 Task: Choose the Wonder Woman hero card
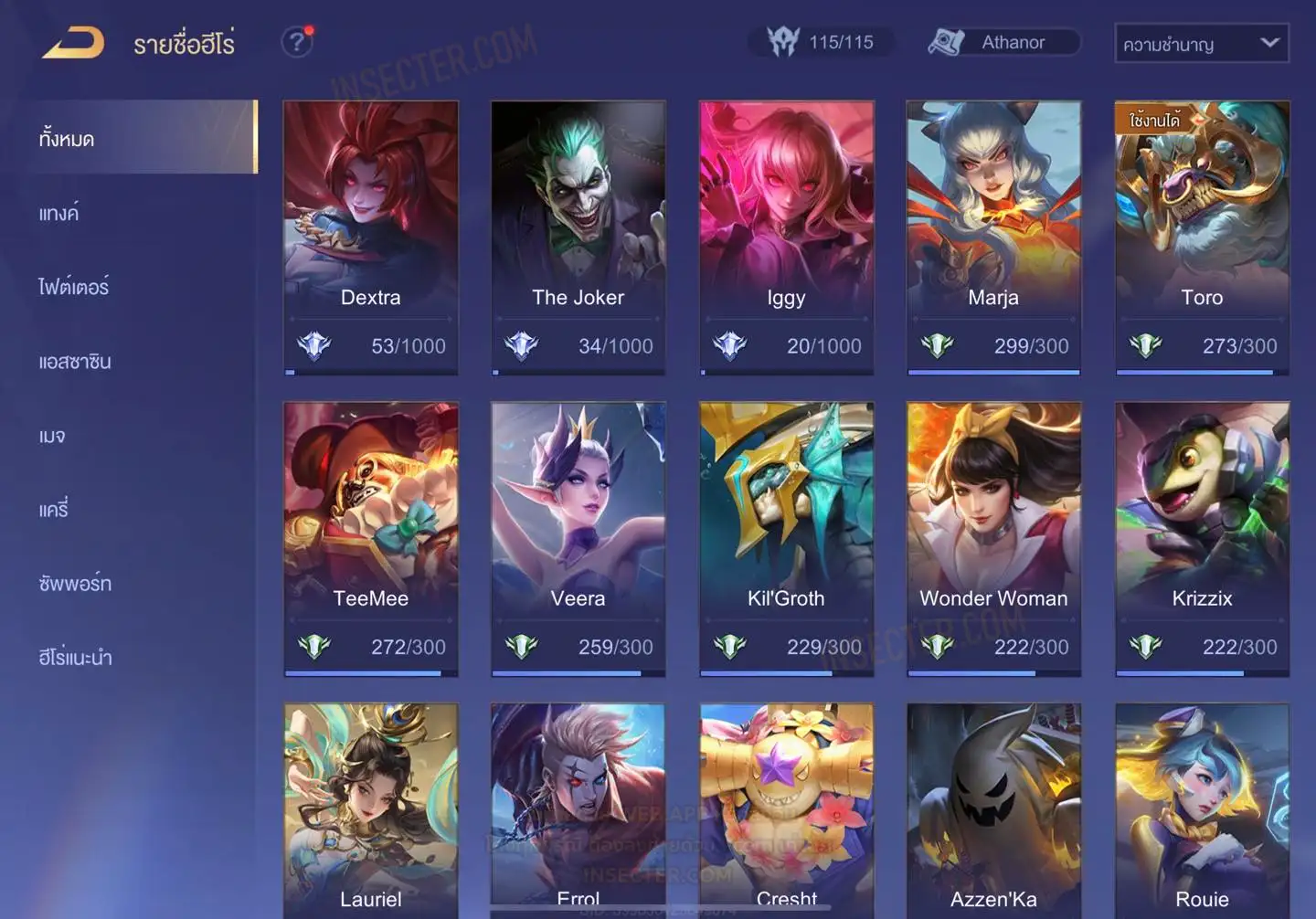(993, 539)
